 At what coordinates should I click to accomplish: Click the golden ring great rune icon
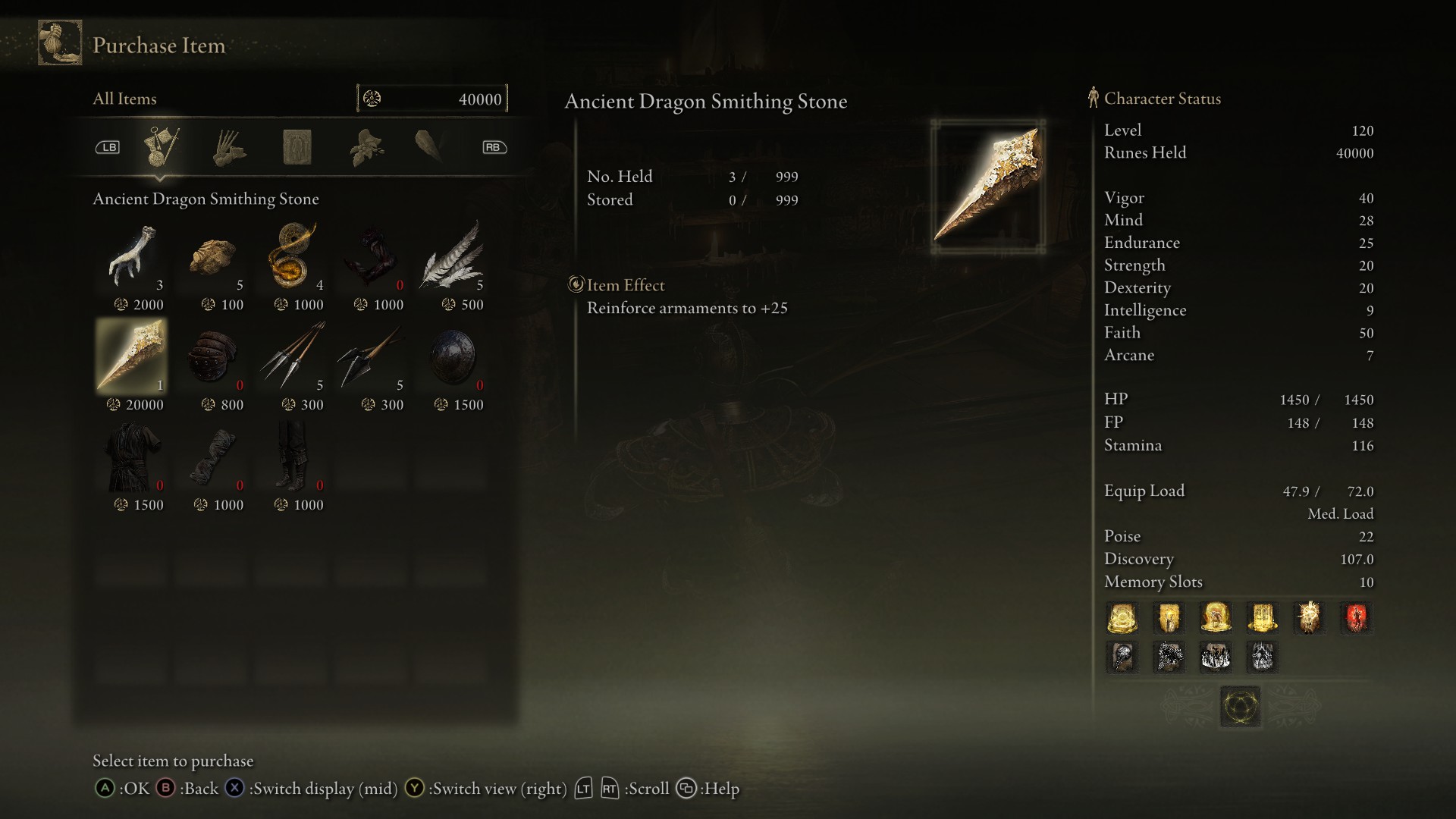click(1241, 707)
